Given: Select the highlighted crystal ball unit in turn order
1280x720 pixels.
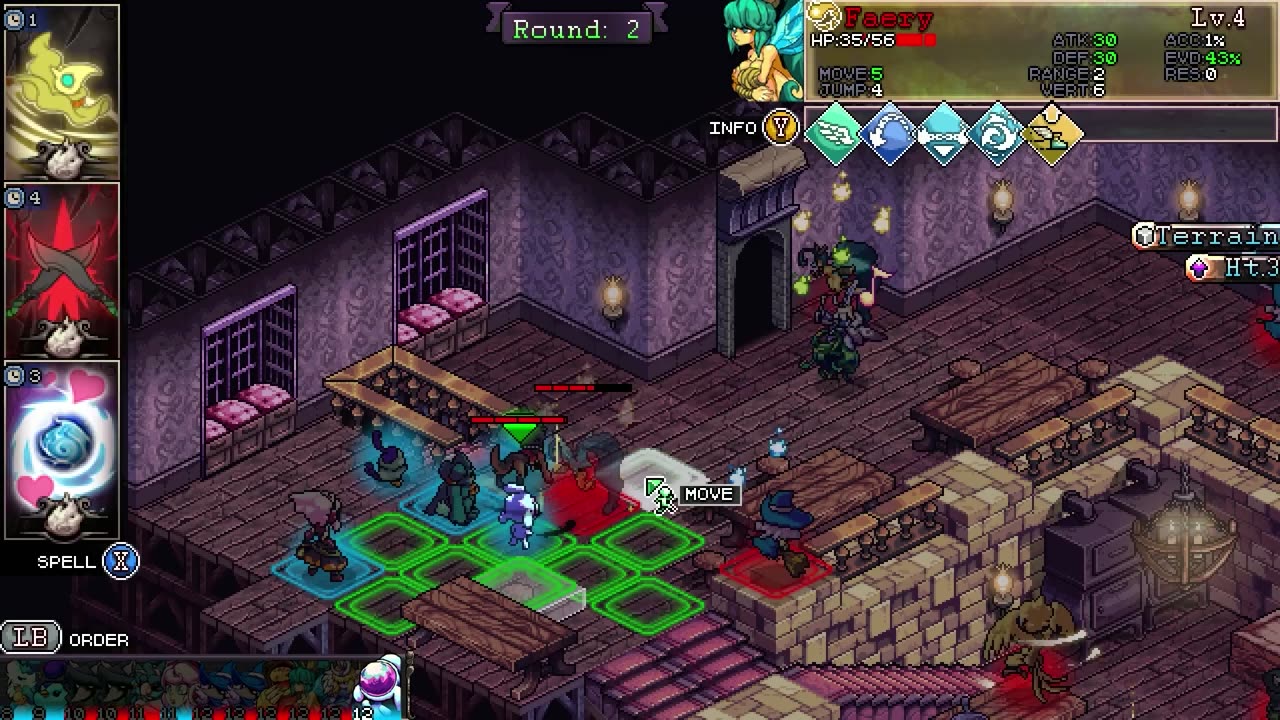Looking at the screenshot, I should pos(380,684).
